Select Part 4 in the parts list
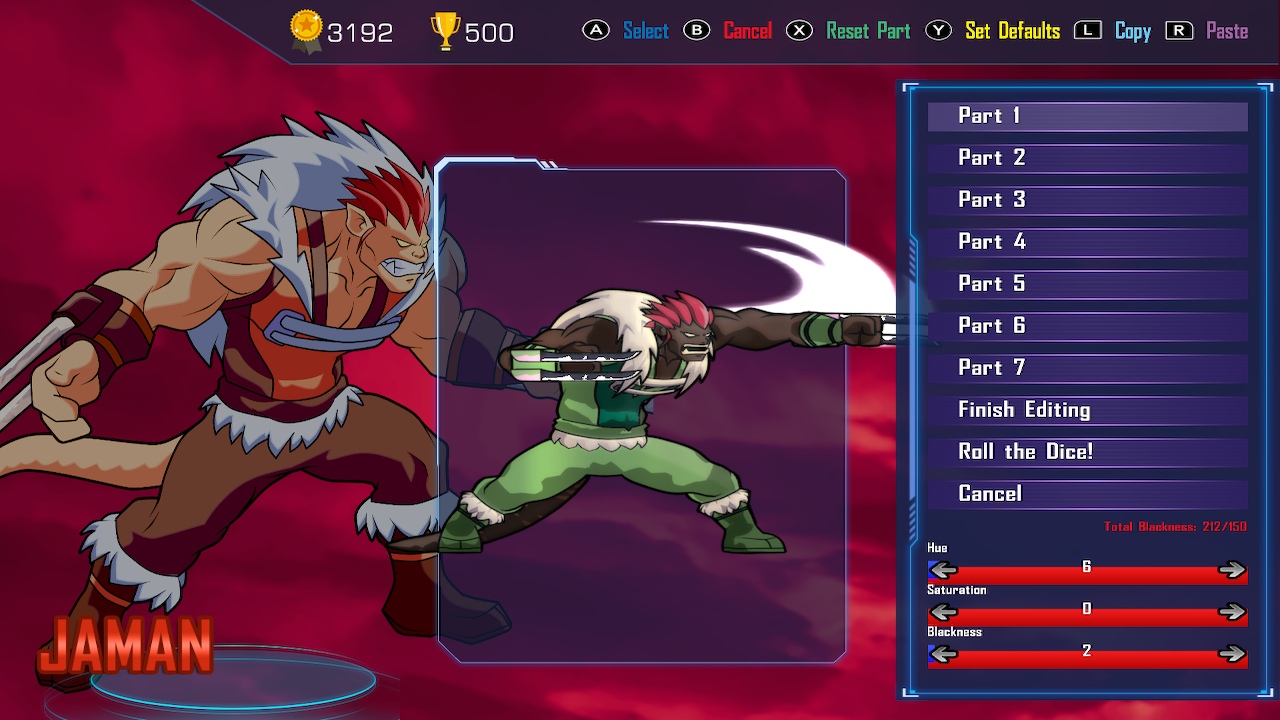Viewport: 1280px width, 720px height. (1086, 242)
